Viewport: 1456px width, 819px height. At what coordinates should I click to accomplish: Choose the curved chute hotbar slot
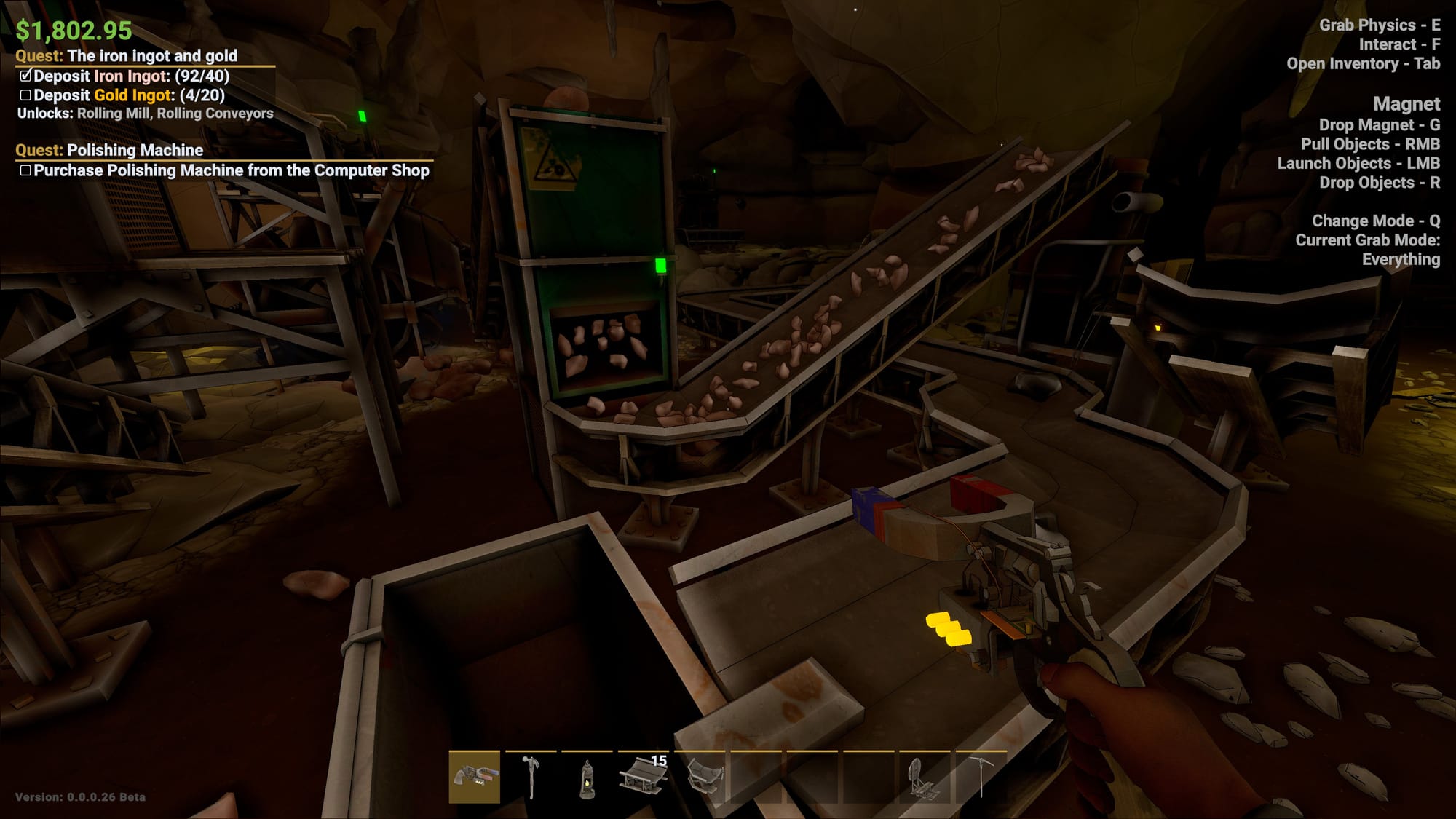[700, 777]
